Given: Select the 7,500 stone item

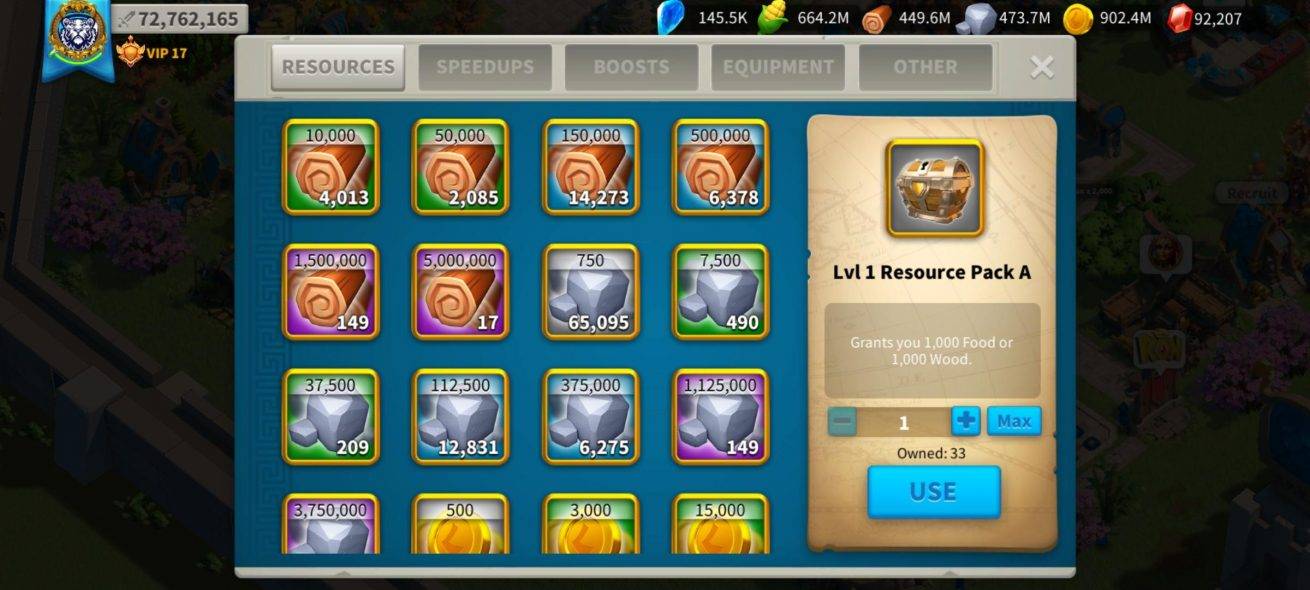Looking at the screenshot, I should (721, 292).
